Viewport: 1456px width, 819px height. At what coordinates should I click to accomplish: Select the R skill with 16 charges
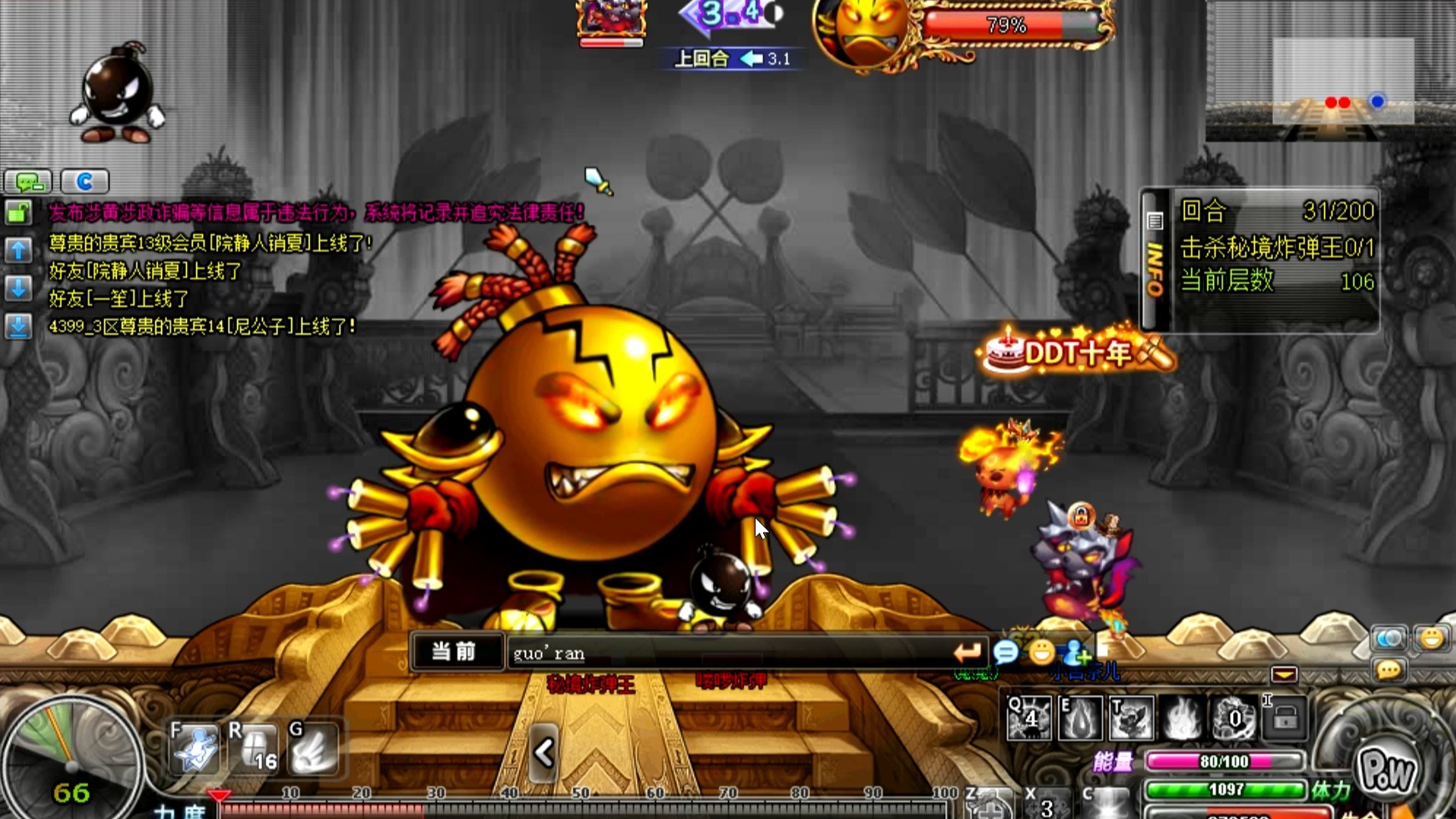click(x=255, y=748)
